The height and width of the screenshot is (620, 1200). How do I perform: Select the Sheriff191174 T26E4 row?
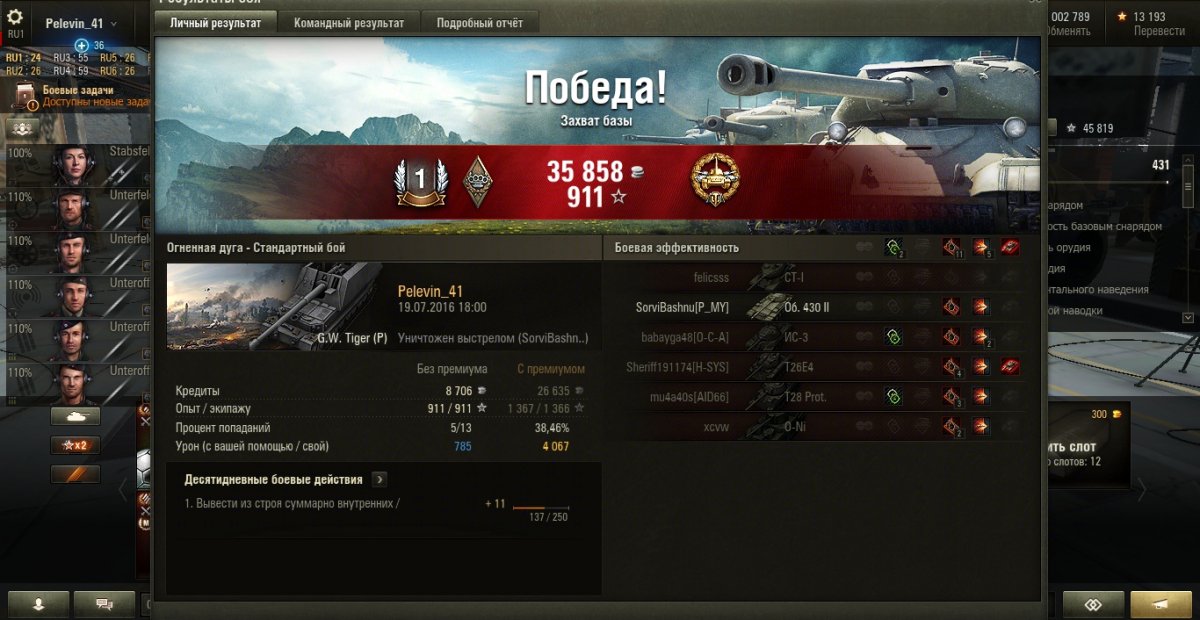click(x=677, y=367)
